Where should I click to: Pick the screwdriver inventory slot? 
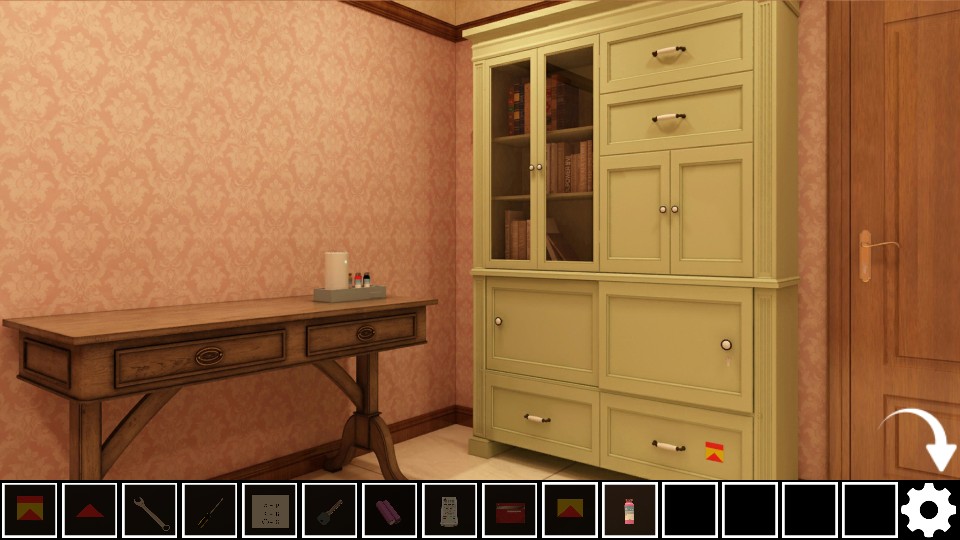point(210,510)
